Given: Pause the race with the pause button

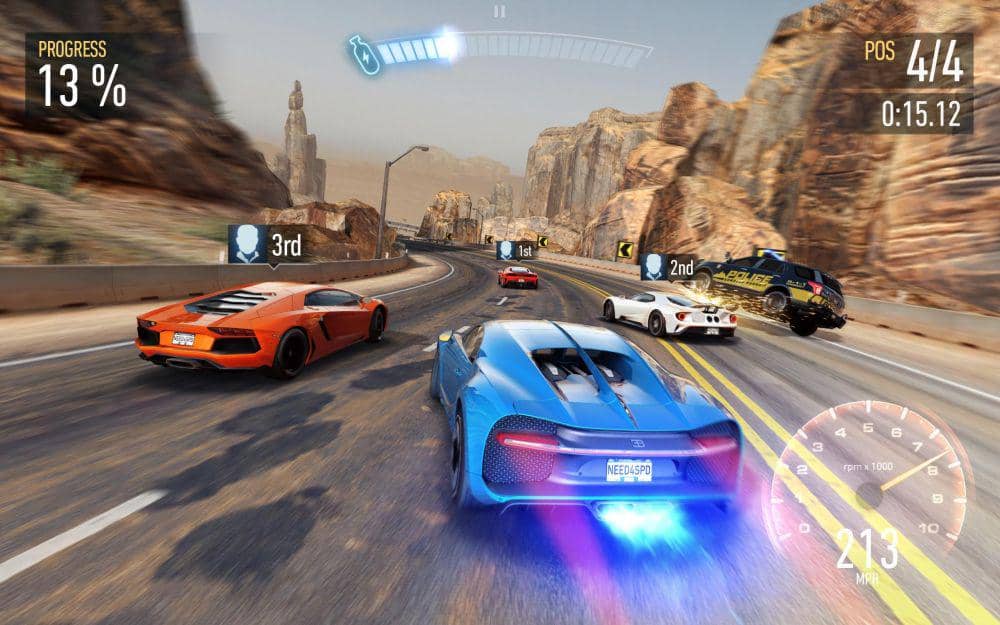Looking at the screenshot, I should click(499, 12).
